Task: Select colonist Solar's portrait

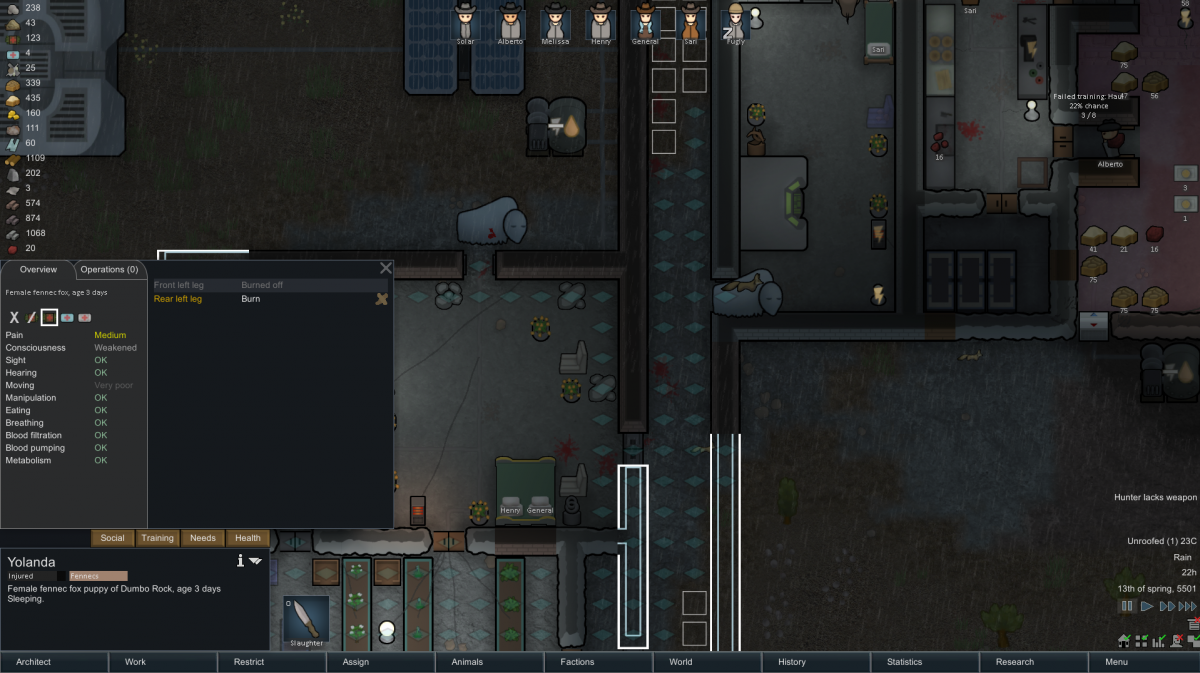Action: [x=465, y=23]
